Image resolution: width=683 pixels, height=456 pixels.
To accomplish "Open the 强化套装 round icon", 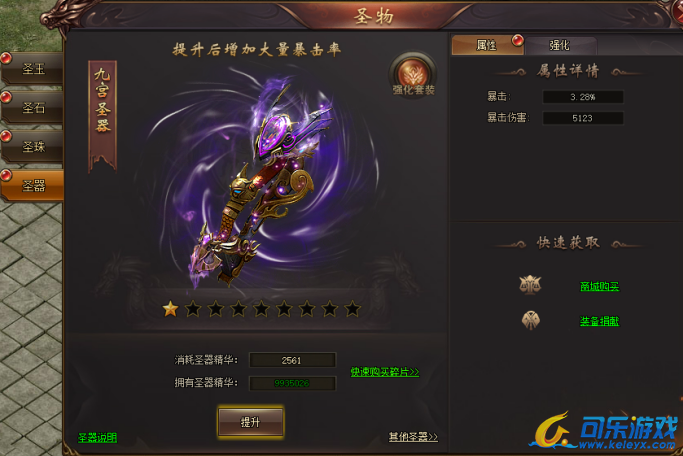I will pyautogui.click(x=412, y=72).
